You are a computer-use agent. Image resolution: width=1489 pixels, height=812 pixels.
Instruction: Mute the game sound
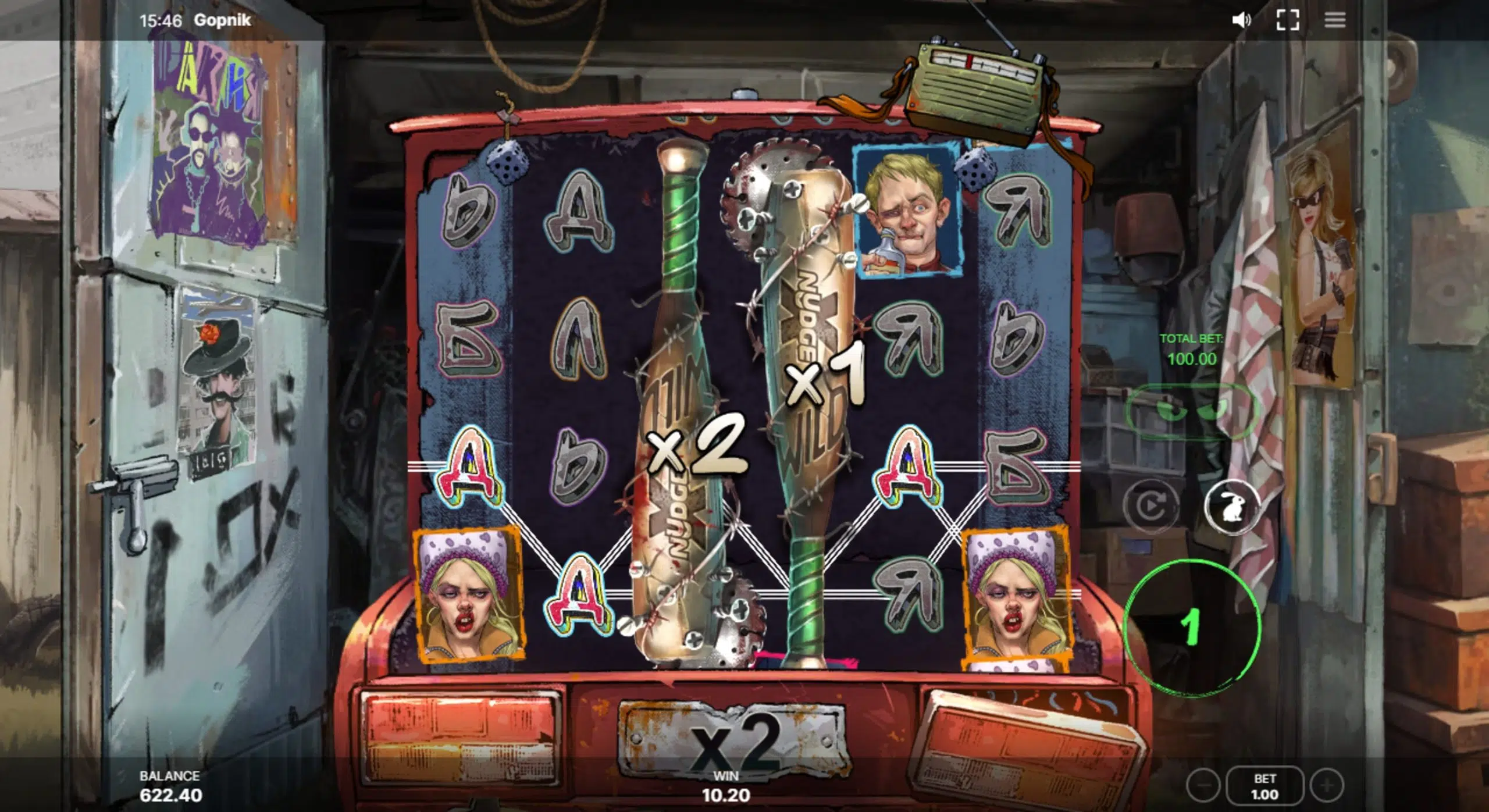pos(1241,20)
